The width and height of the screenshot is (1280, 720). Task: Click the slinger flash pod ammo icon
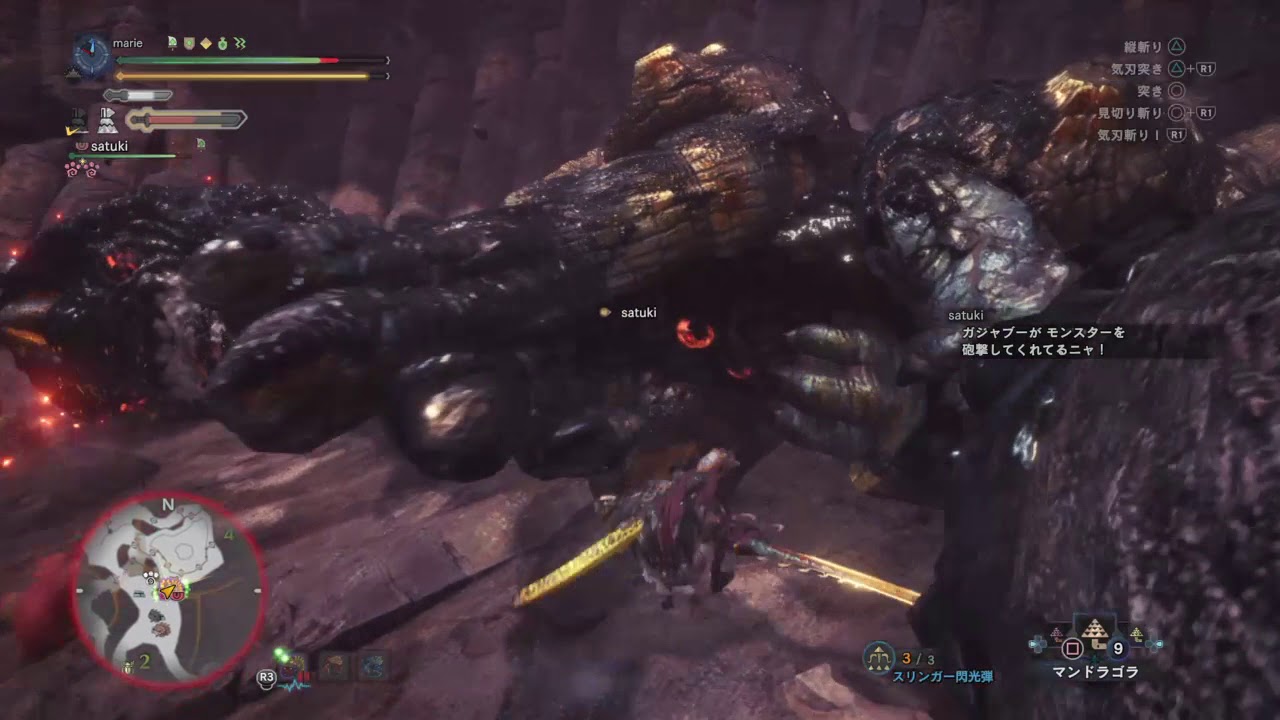[881, 657]
